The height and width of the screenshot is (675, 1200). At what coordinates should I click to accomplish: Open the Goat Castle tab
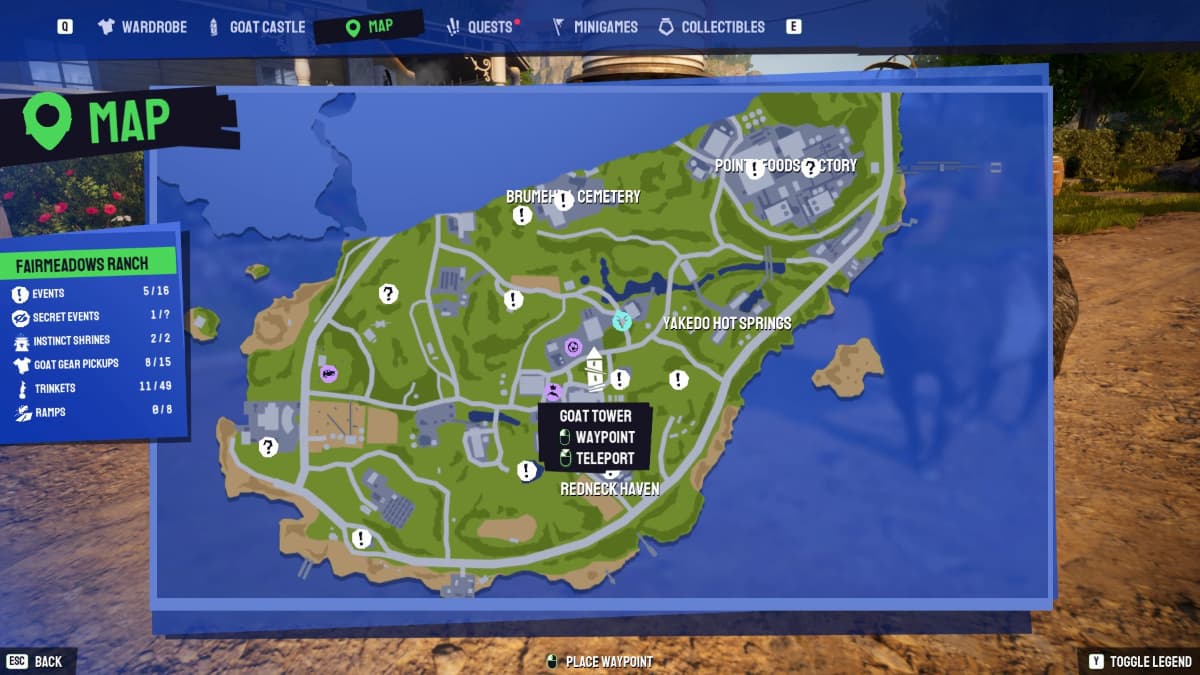point(256,27)
